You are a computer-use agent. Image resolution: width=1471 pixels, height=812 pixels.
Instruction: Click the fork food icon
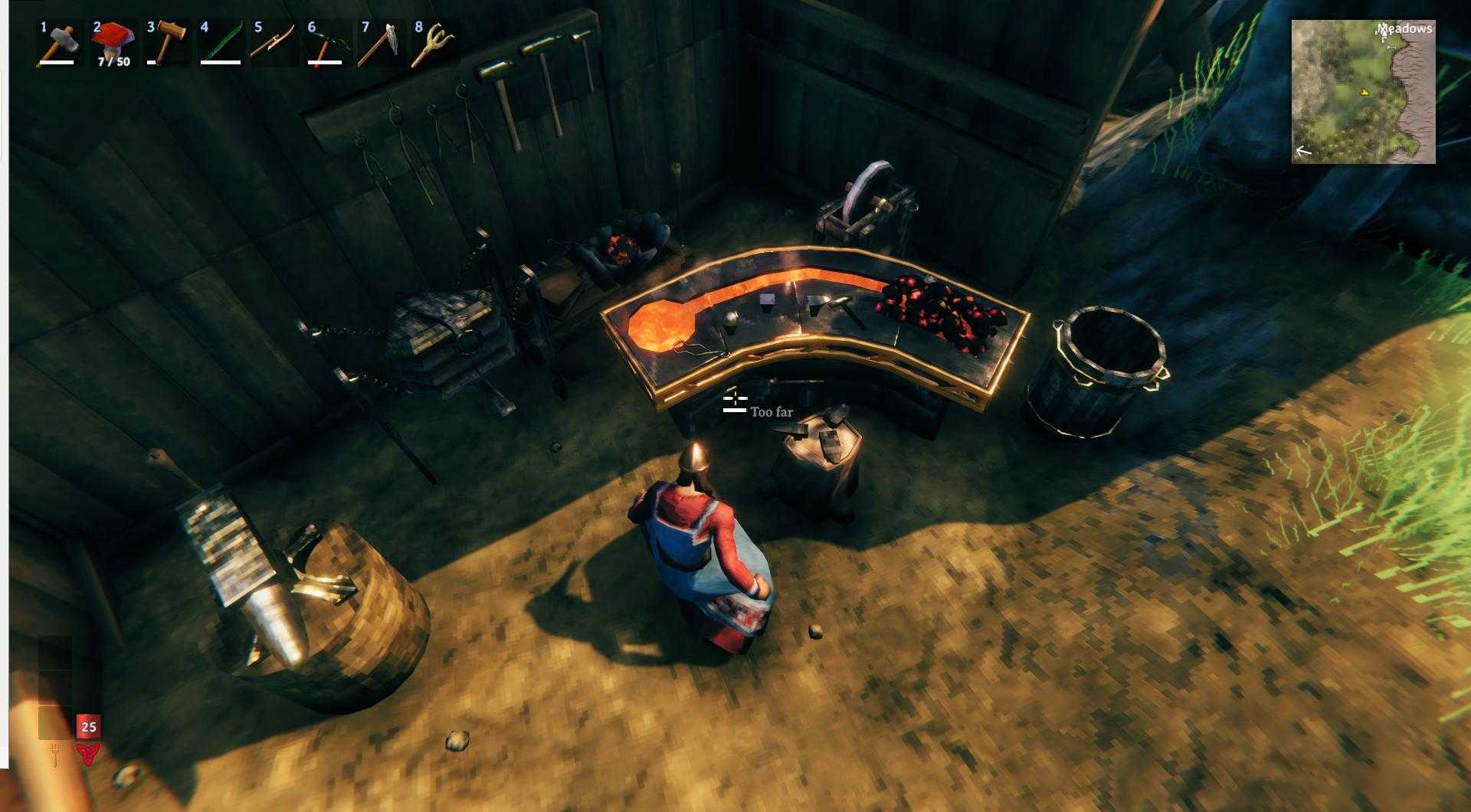click(x=55, y=754)
